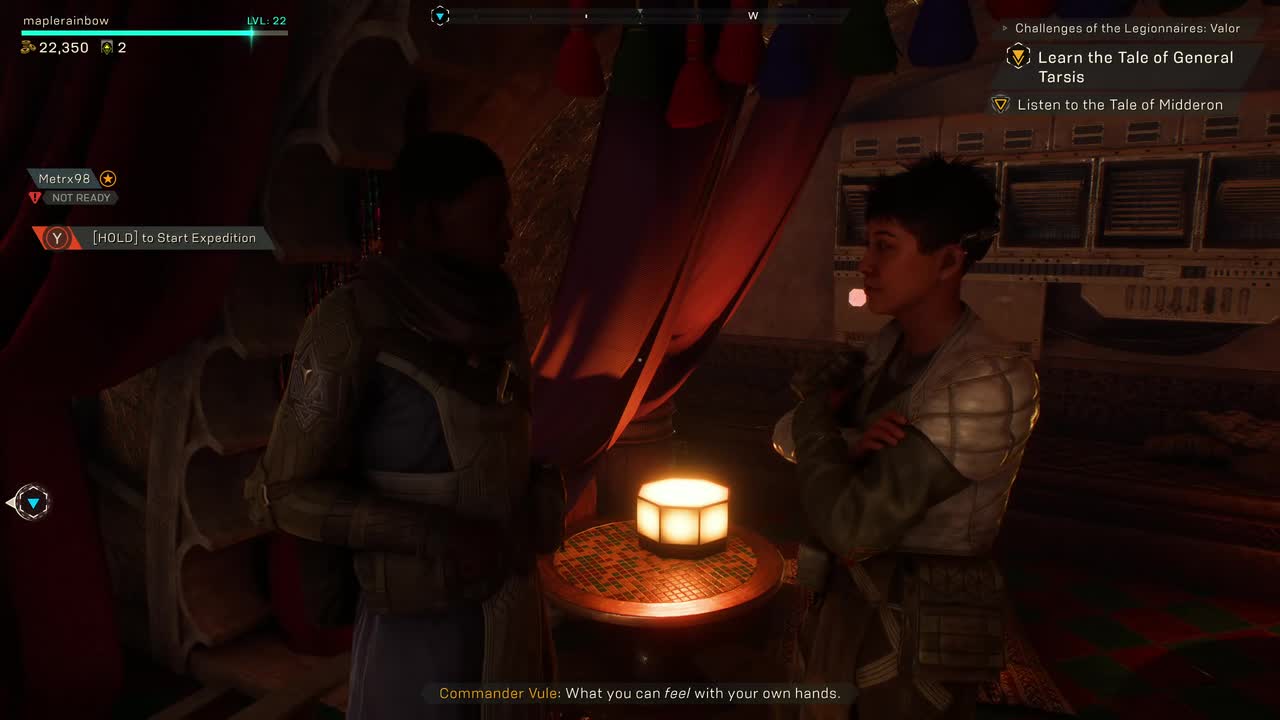Image resolution: width=1280 pixels, height=720 pixels.
Task: Select the Learn the Tale of General Tarsis objective
Action: coord(1134,67)
